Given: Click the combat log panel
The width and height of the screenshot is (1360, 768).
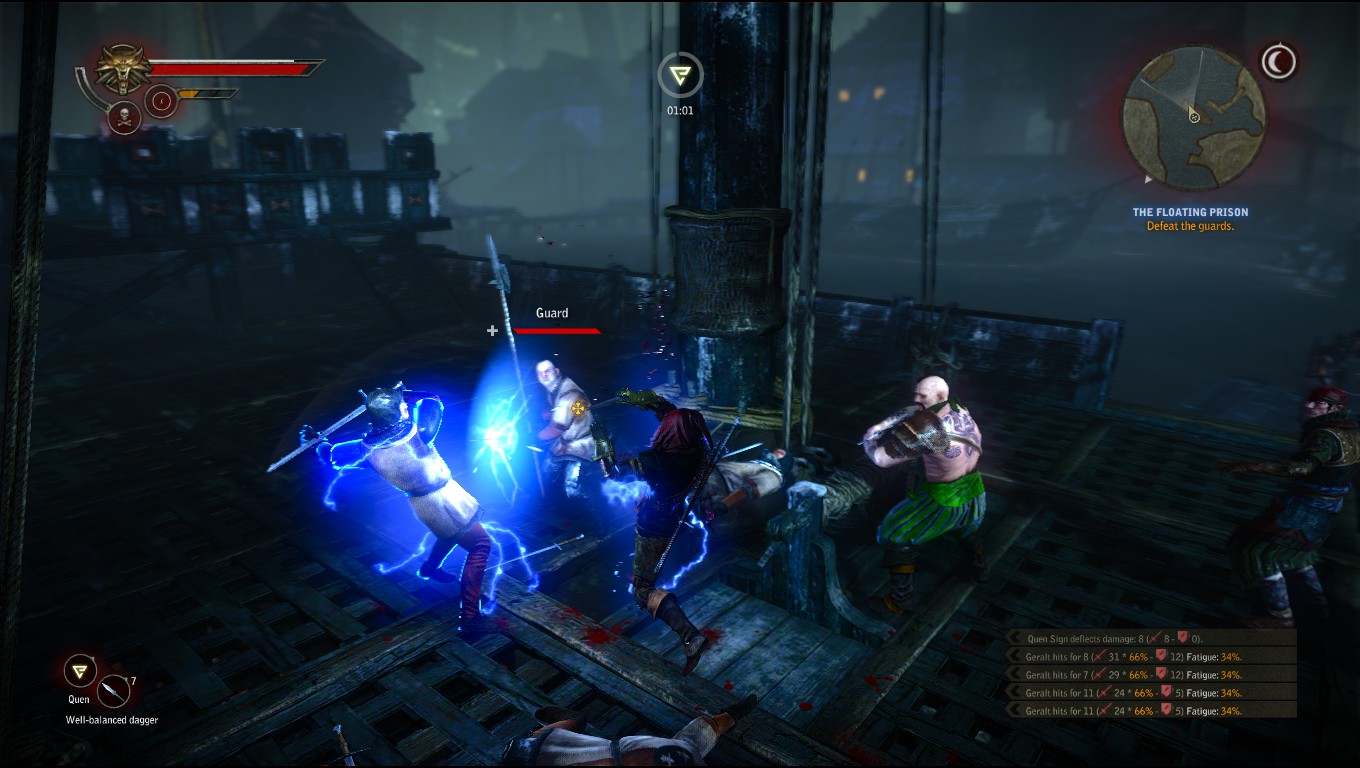Looking at the screenshot, I should (x=1150, y=674).
